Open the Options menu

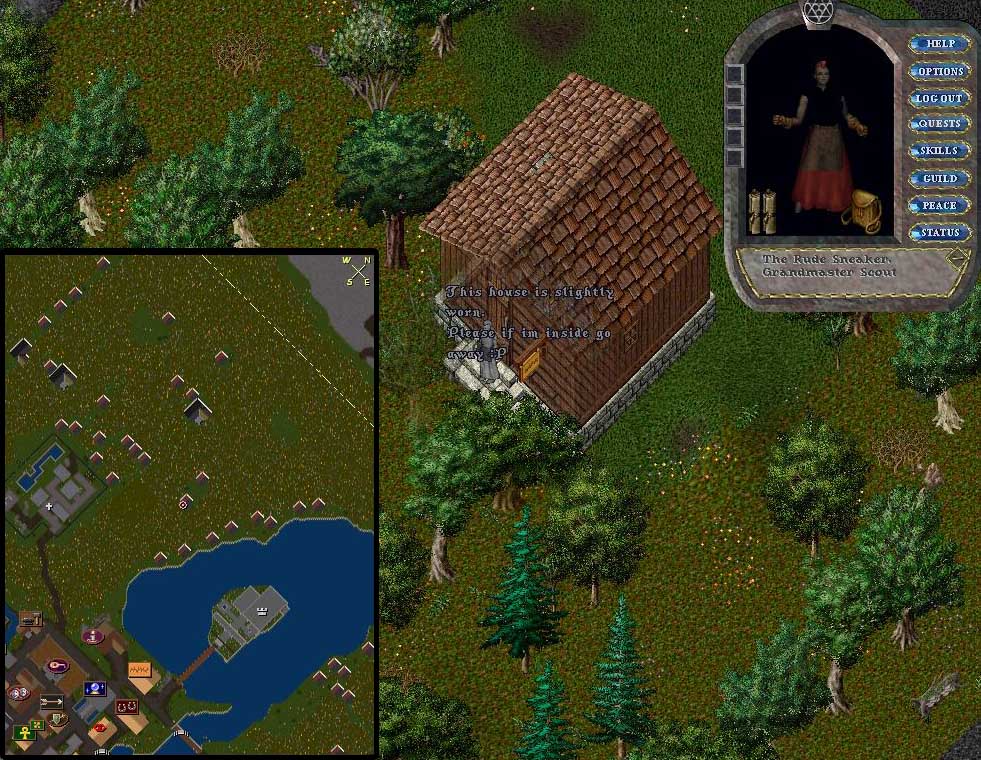click(939, 71)
